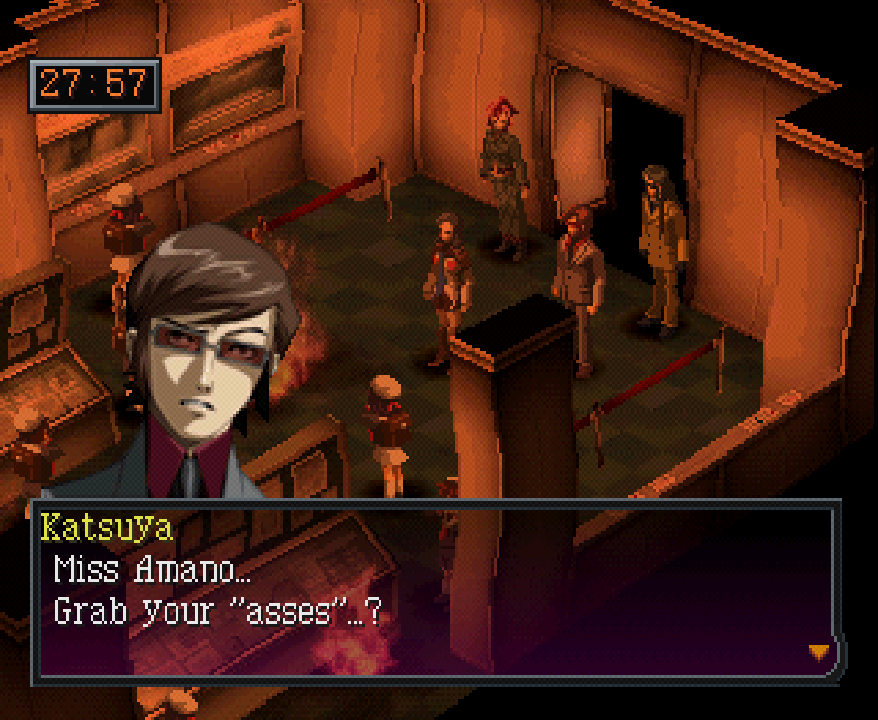Advance dialogue with the orange arrow
The image size is (878, 720).
tap(819, 652)
